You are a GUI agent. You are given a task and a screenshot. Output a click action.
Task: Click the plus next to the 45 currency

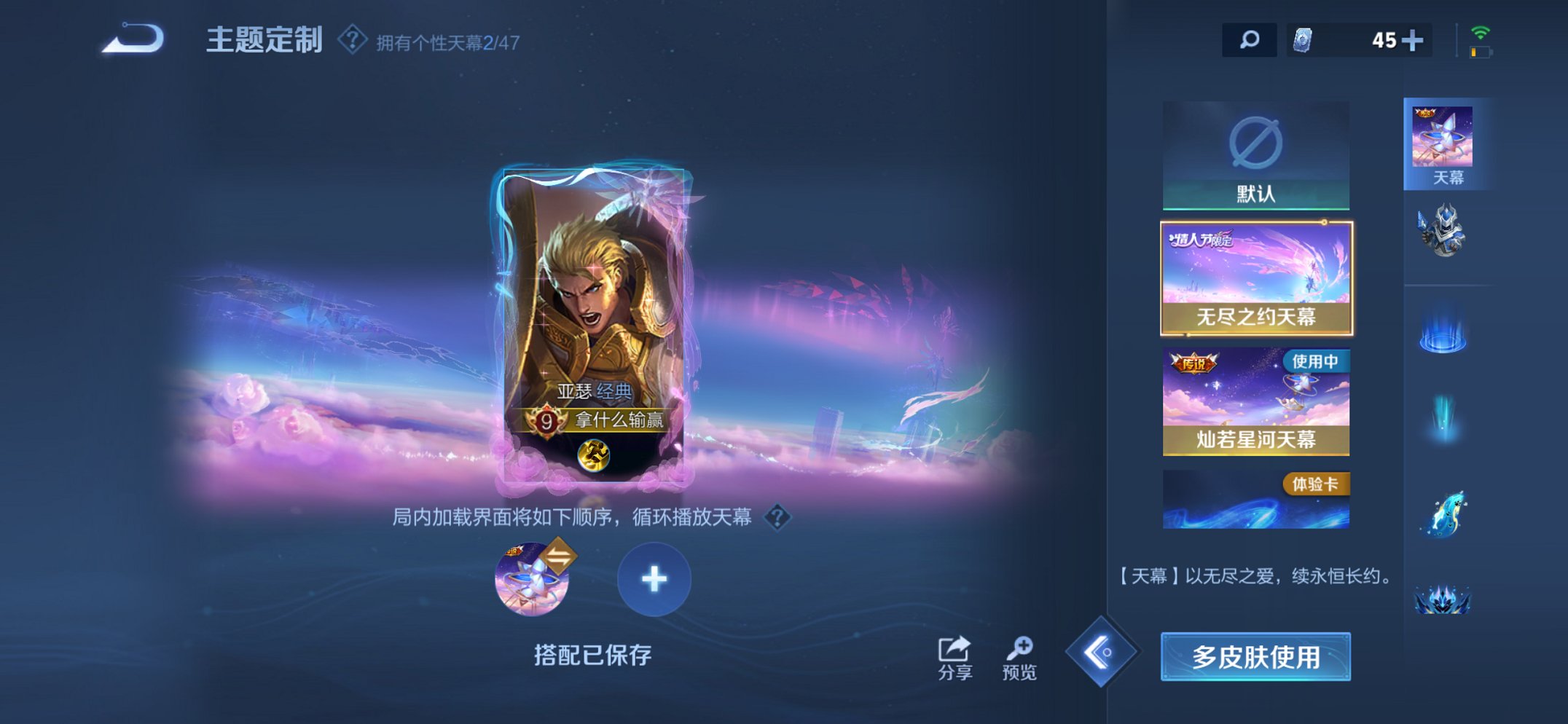click(x=1414, y=42)
